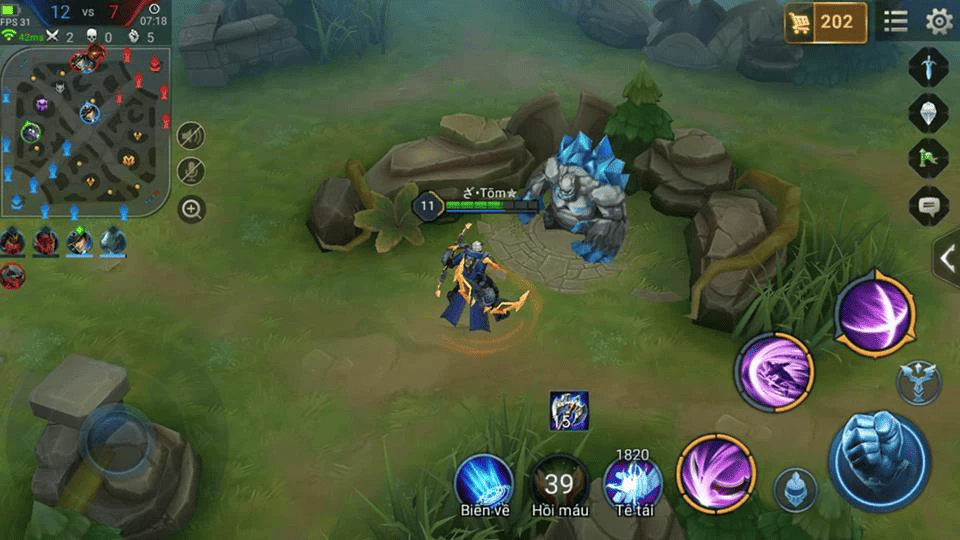Toggle the muted speaker icon
960x540 pixels.
point(191,135)
